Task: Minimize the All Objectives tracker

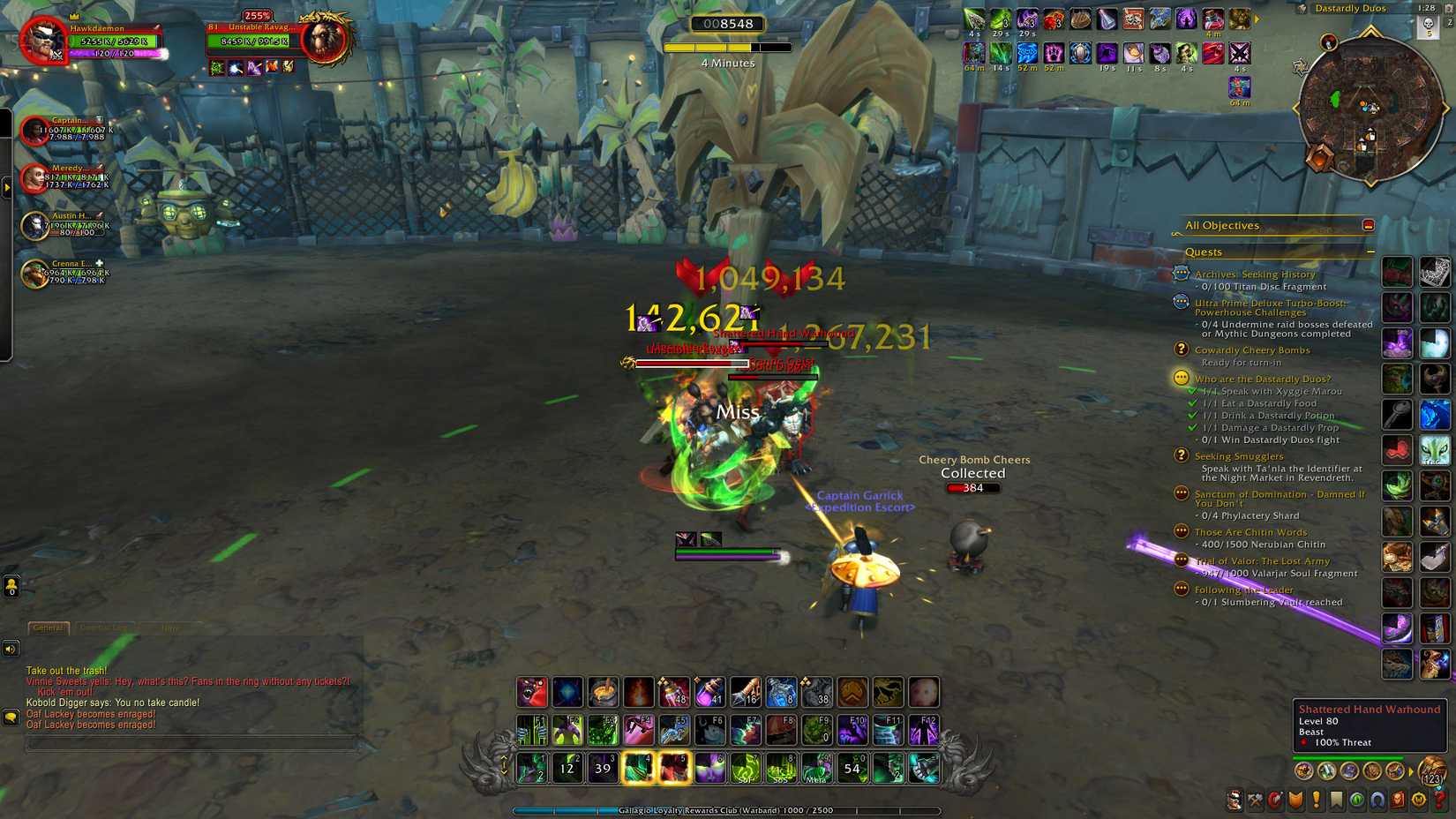Action: pyautogui.click(x=1369, y=226)
